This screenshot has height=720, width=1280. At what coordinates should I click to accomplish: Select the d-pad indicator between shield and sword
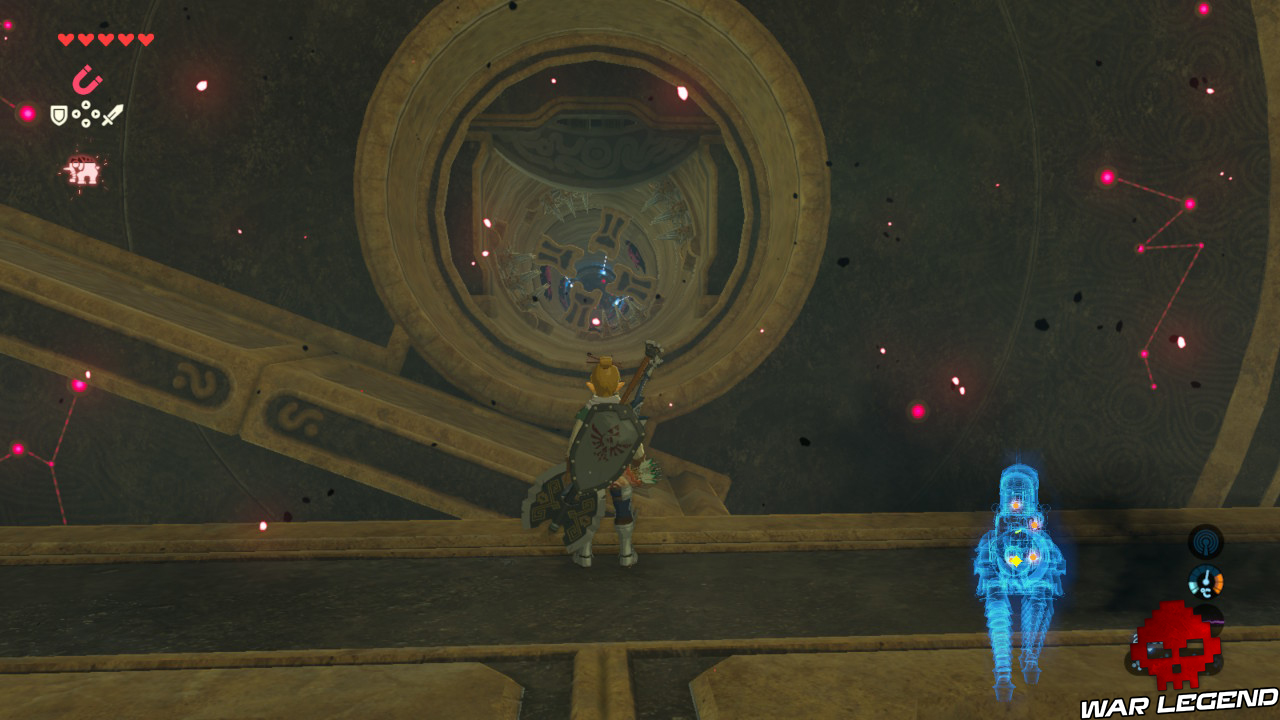pyautogui.click(x=86, y=114)
